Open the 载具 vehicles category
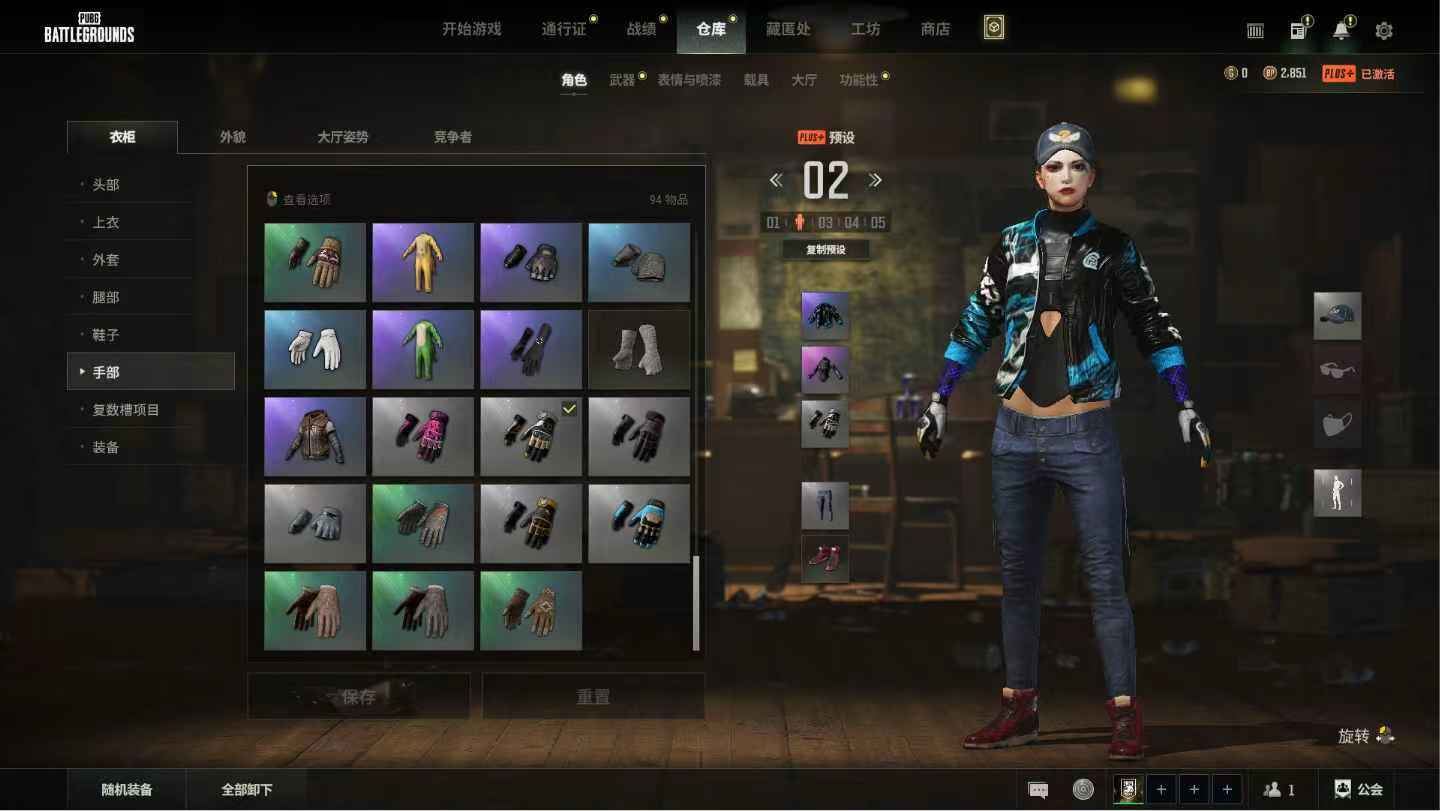 (x=756, y=80)
